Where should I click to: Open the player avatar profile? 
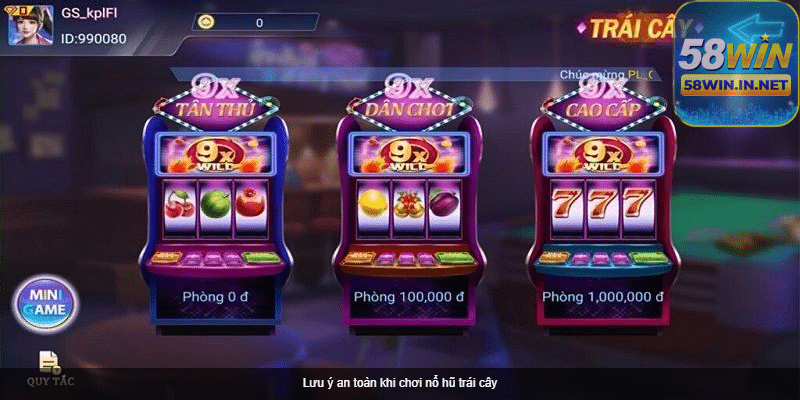[32, 24]
